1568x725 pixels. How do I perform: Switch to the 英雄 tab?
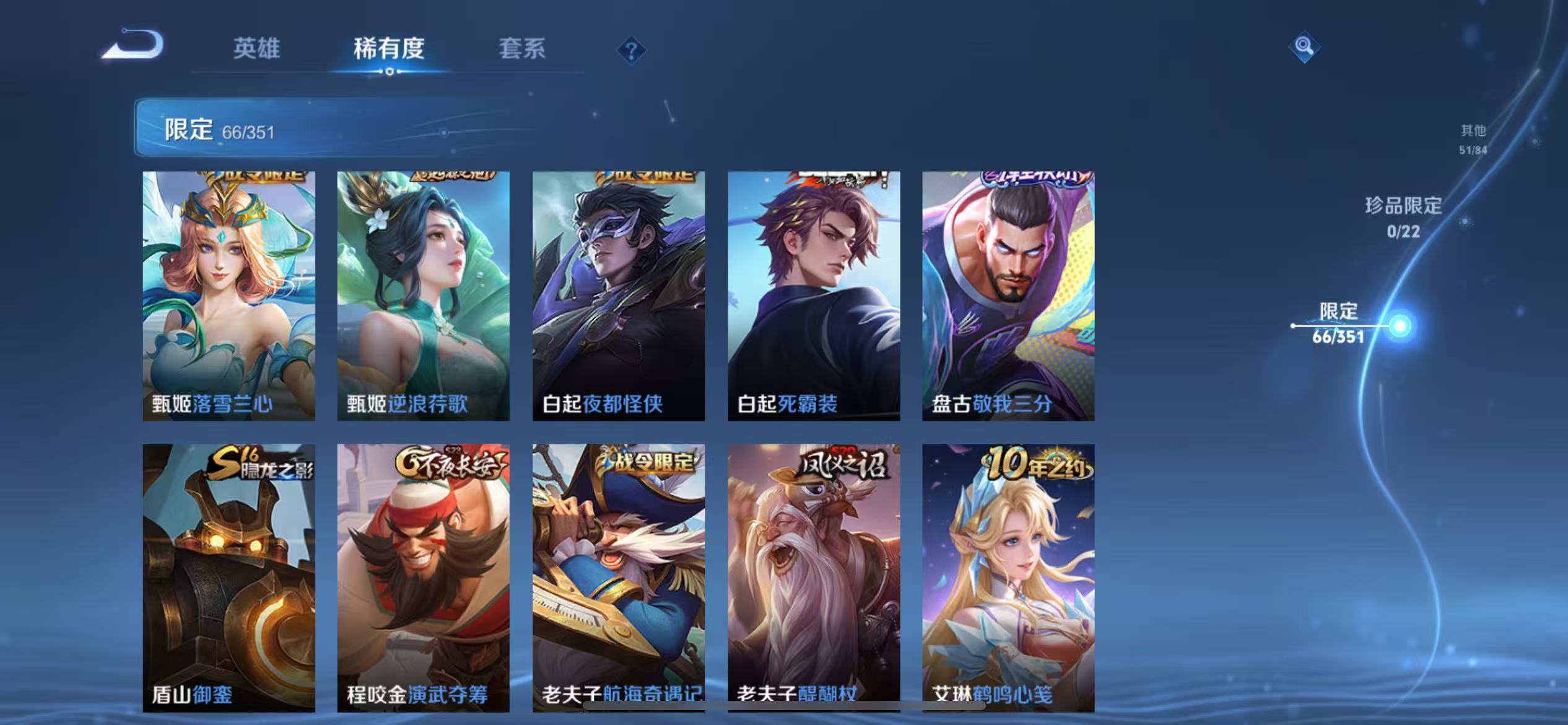[256, 50]
